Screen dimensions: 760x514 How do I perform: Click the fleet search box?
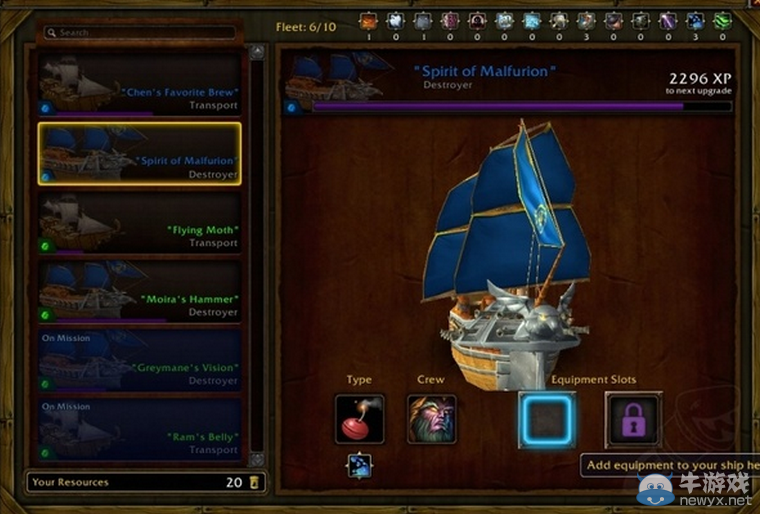(140, 33)
